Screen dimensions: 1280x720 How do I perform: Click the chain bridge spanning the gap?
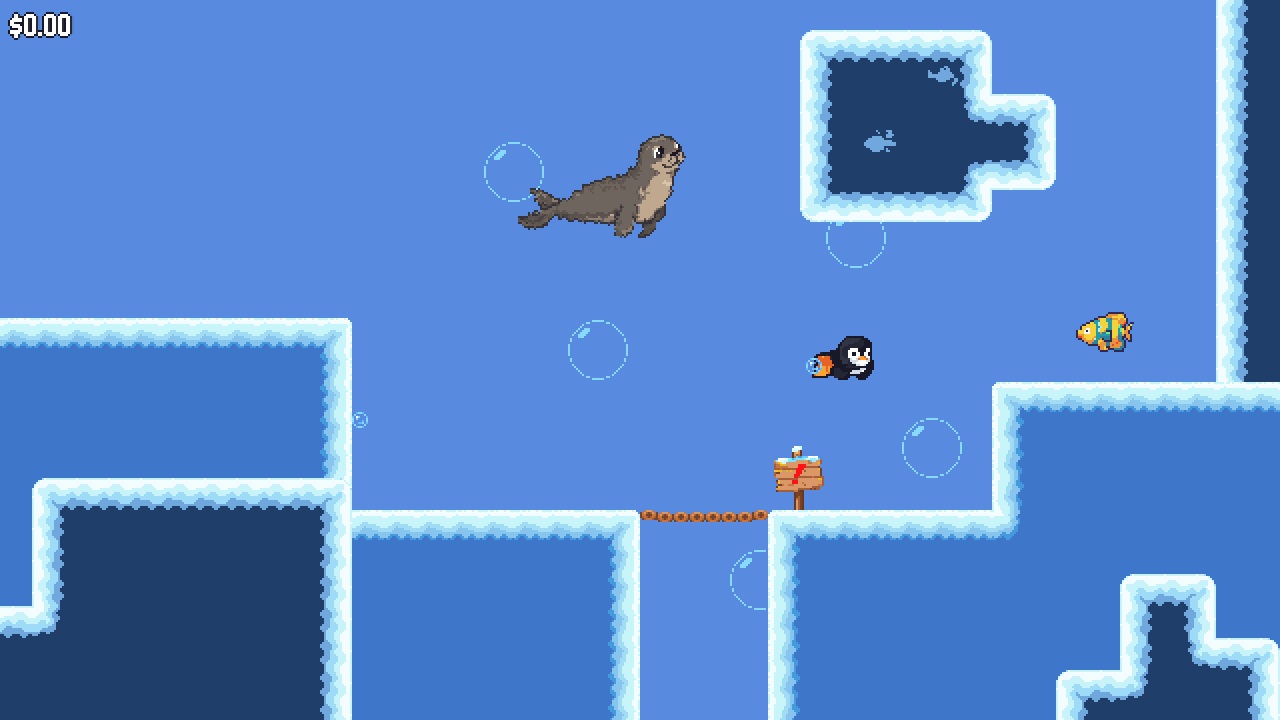tap(705, 514)
